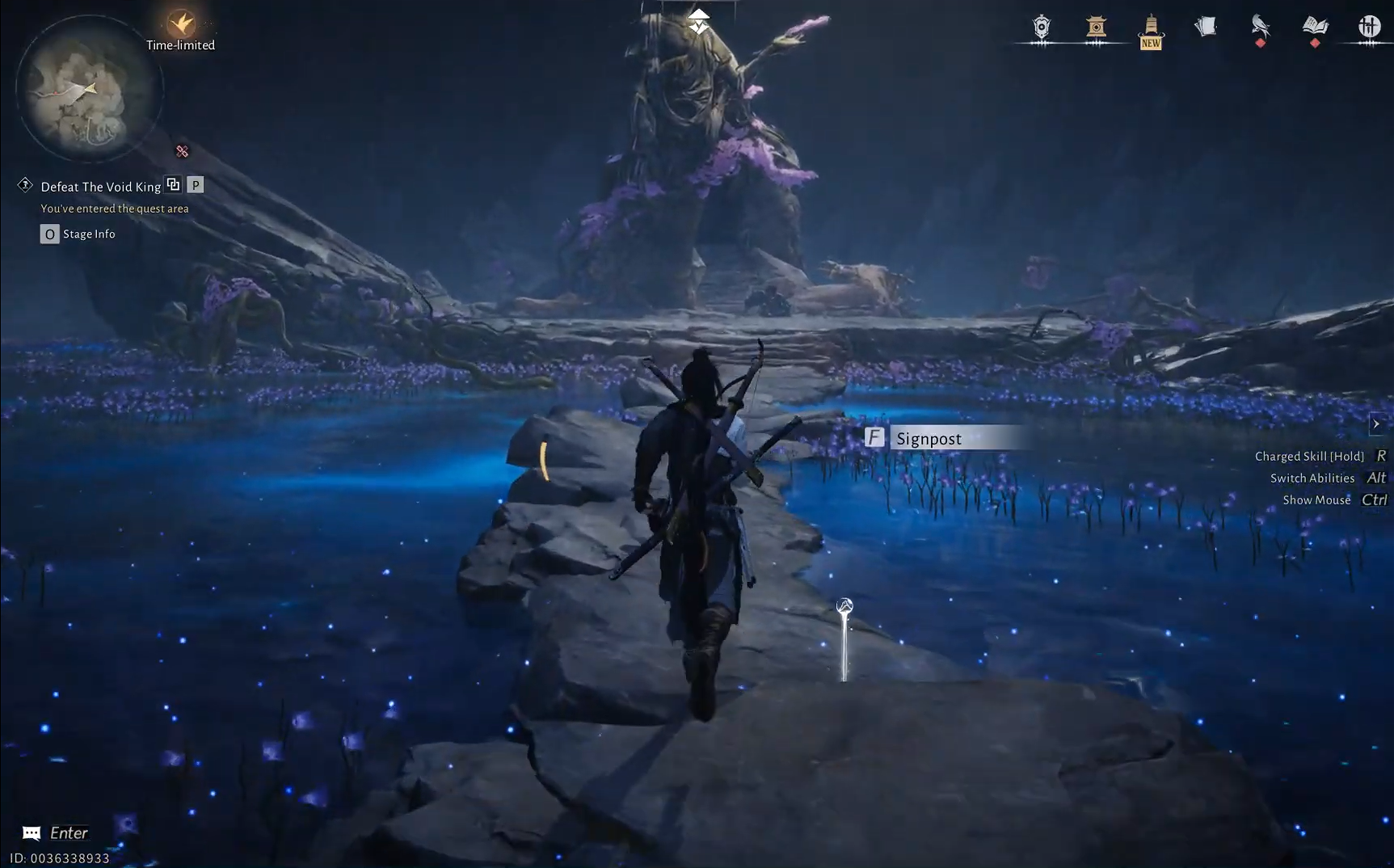Click the red crossed-swords marker near the minimap
The height and width of the screenshot is (868, 1394).
pos(180,152)
